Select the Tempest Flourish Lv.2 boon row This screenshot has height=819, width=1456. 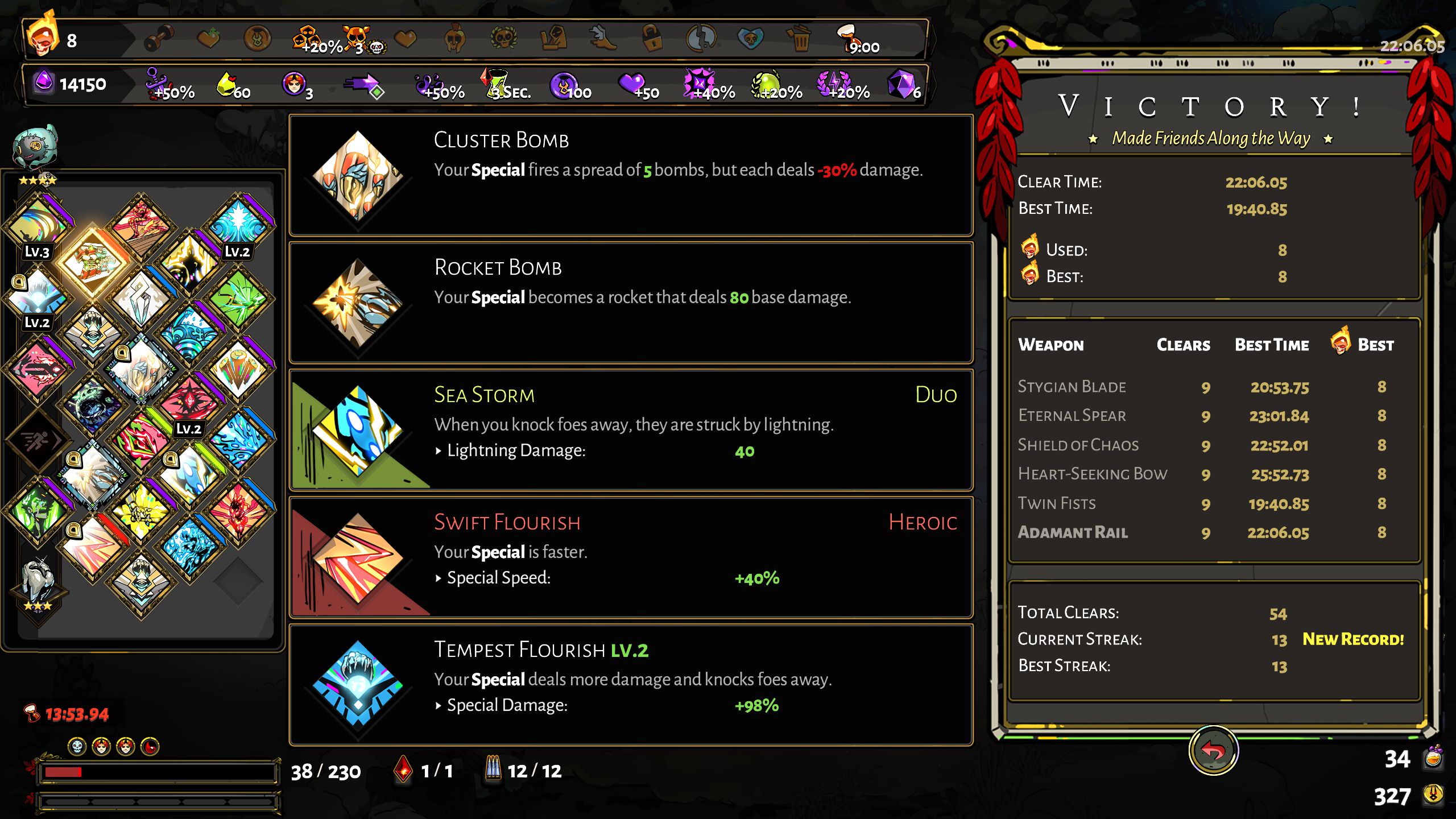click(x=630, y=685)
